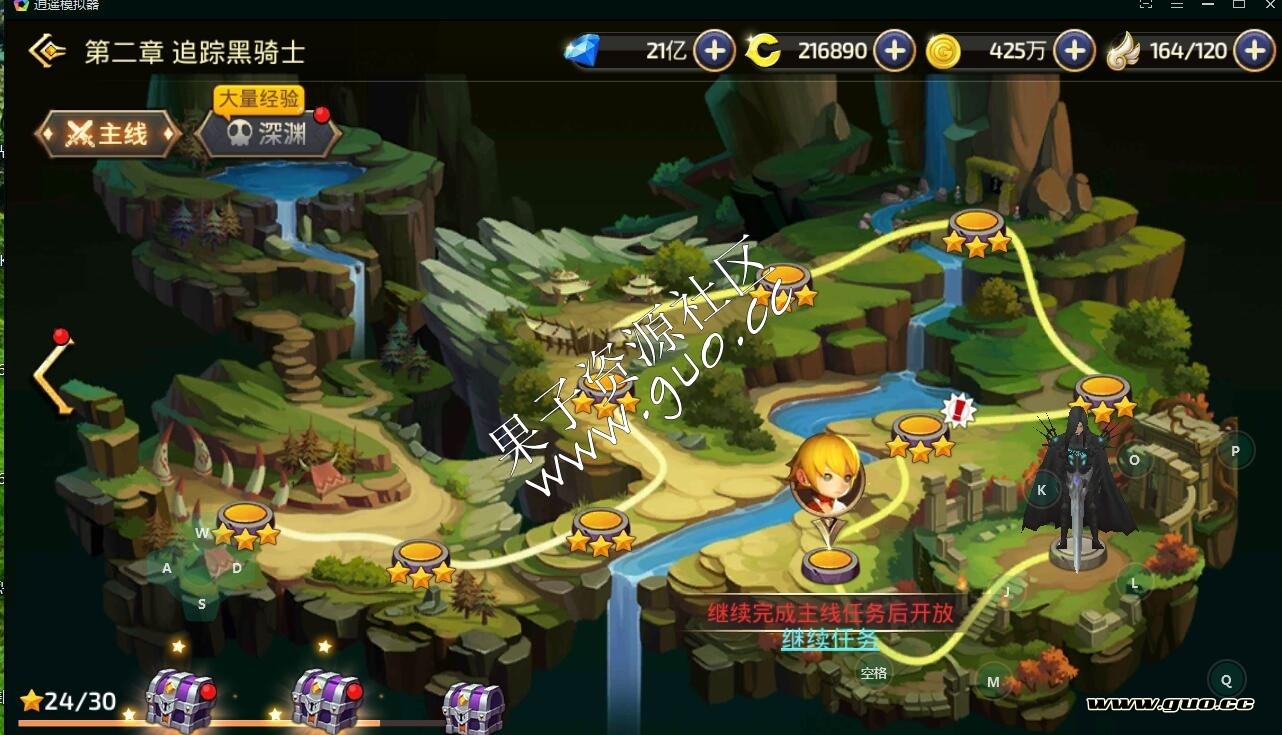Viewport: 1282px width, 735px height.
Task: Buy more gold coins via plus button
Action: [x=1074, y=51]
